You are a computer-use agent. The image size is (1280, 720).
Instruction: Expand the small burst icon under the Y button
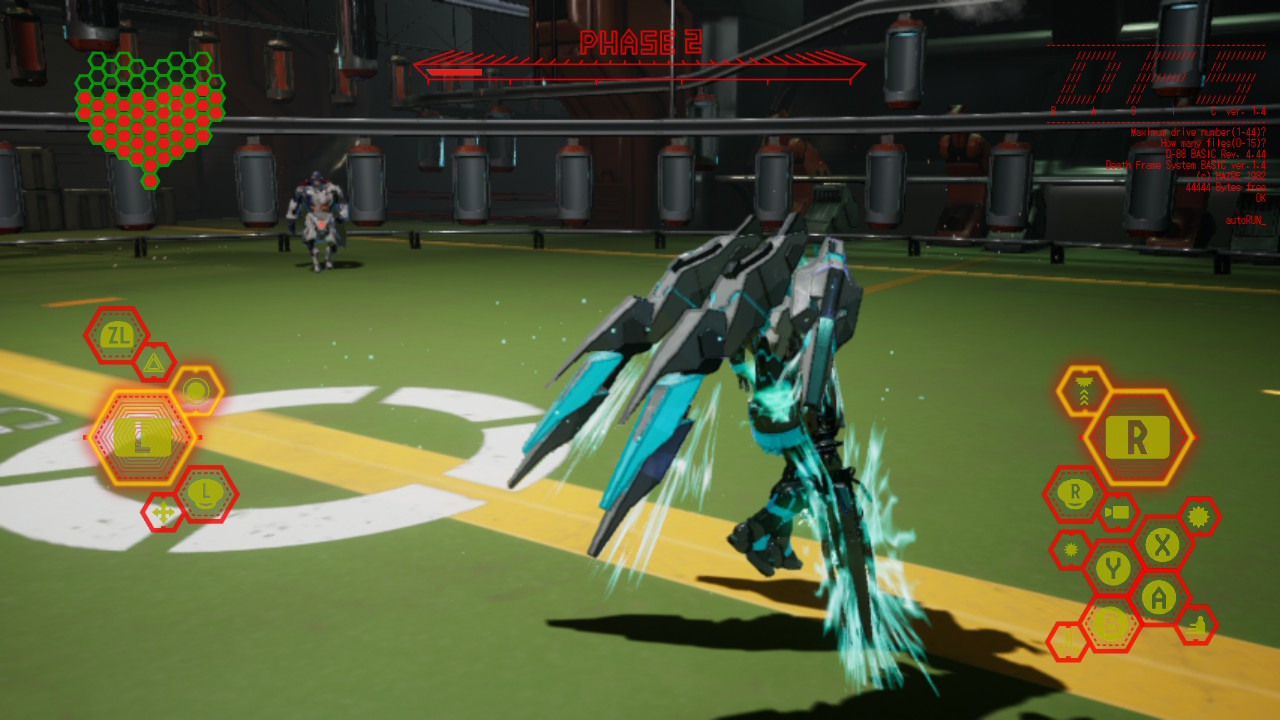pos(1069,549)
